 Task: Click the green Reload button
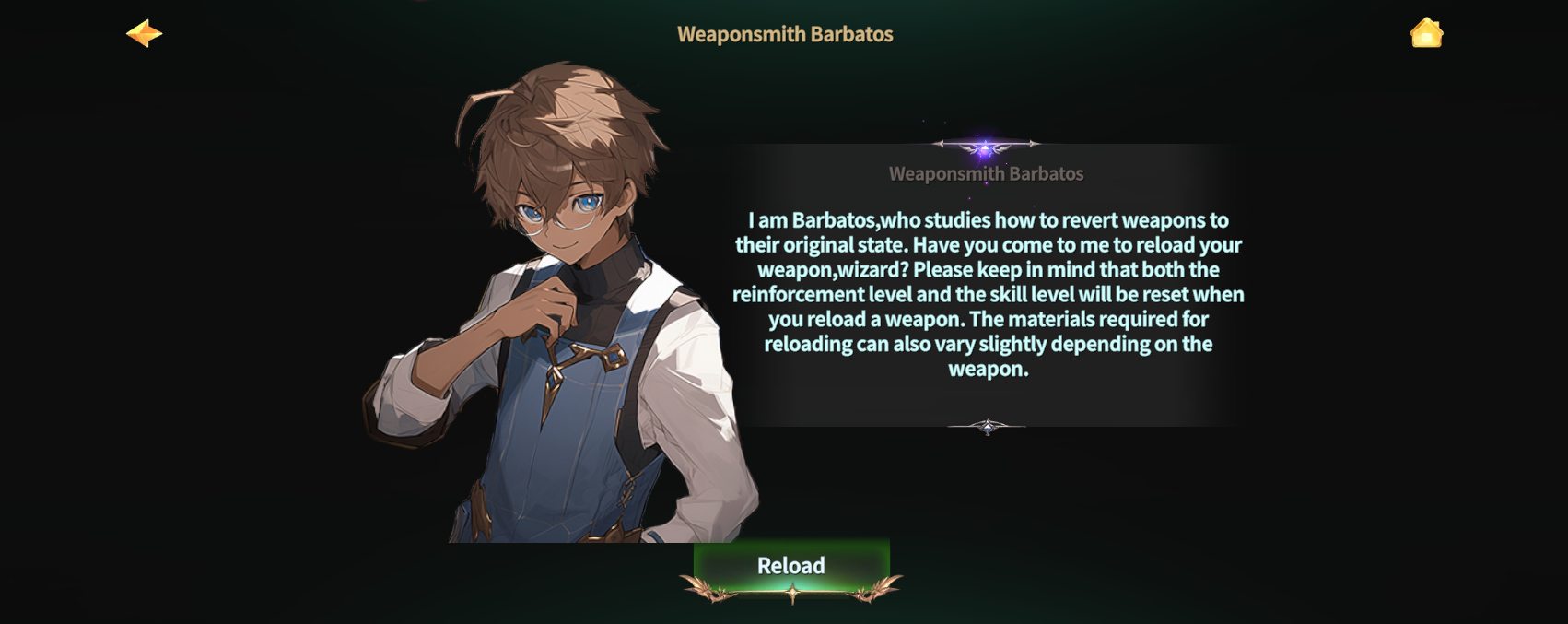pos(791,566)
